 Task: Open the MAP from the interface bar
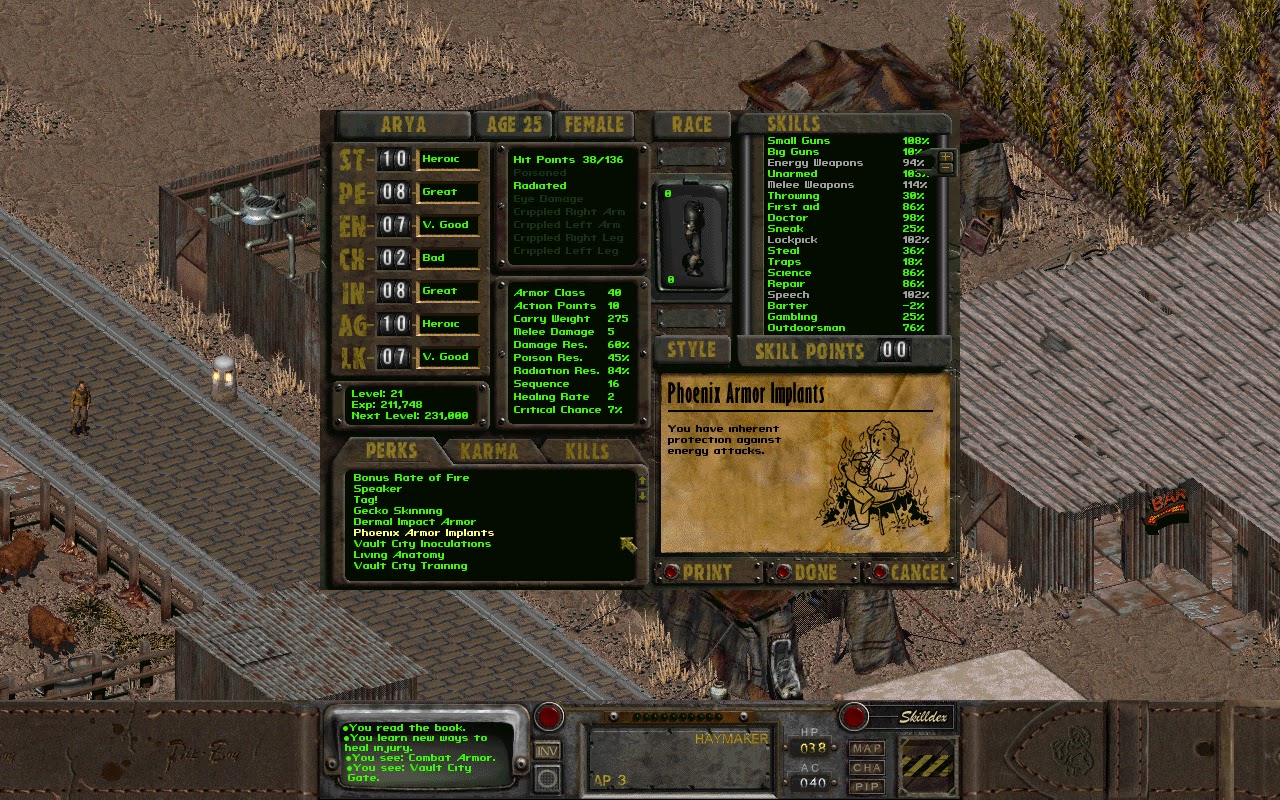click(x=866, y=749)
